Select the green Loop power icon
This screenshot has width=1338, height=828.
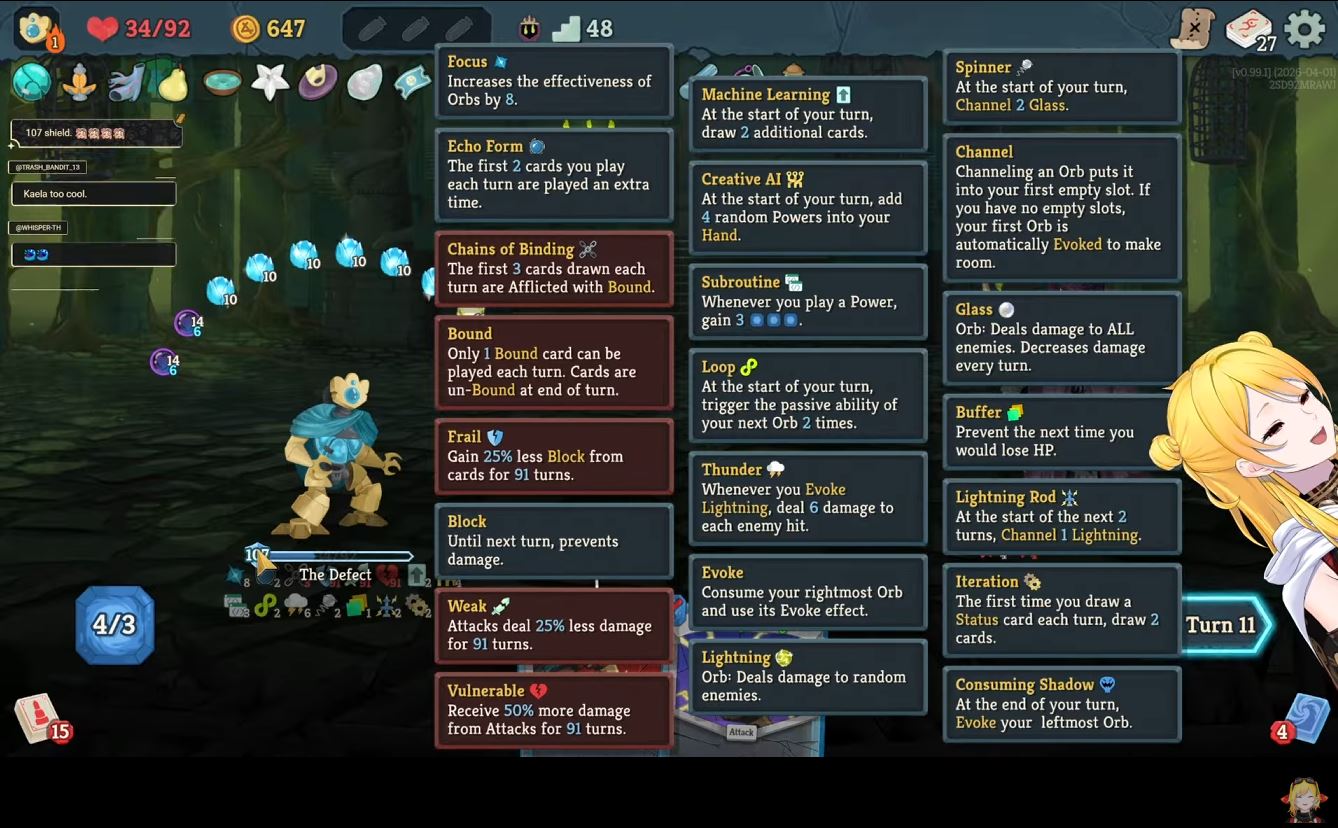click(265, 605)
